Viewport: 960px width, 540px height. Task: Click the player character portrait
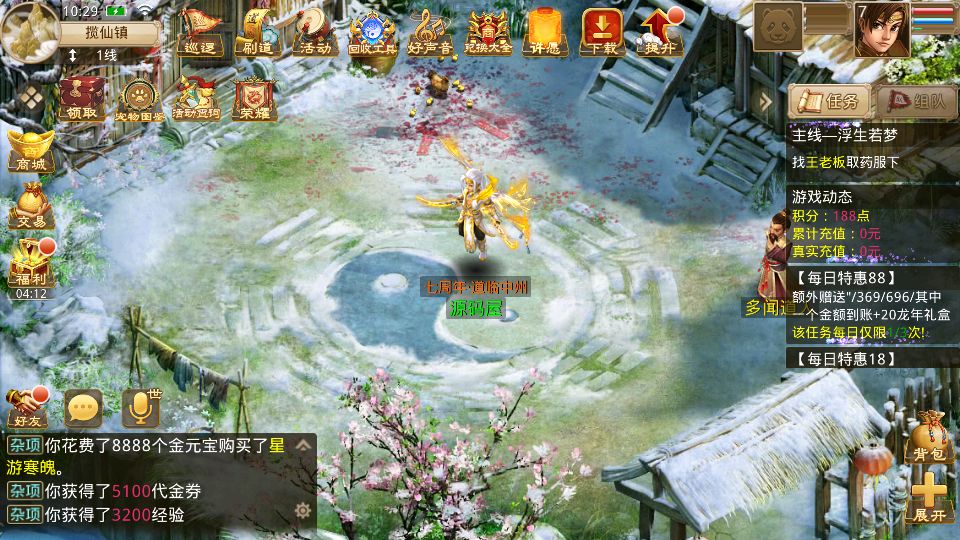click(881, 29)
